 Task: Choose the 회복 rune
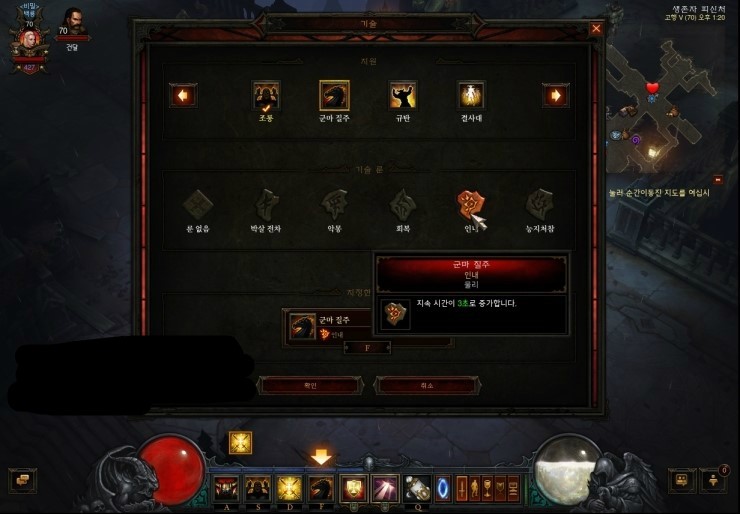point(403,203)
